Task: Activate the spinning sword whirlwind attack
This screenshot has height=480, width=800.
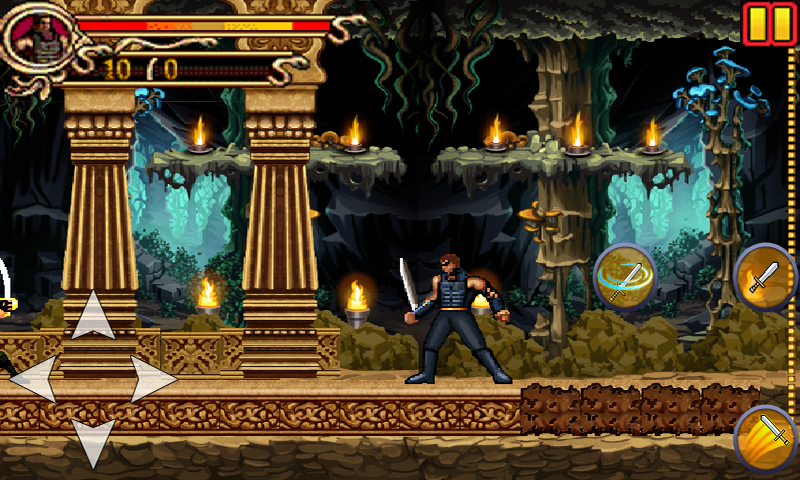Action: pyautogui.click(x=625, y=276)
